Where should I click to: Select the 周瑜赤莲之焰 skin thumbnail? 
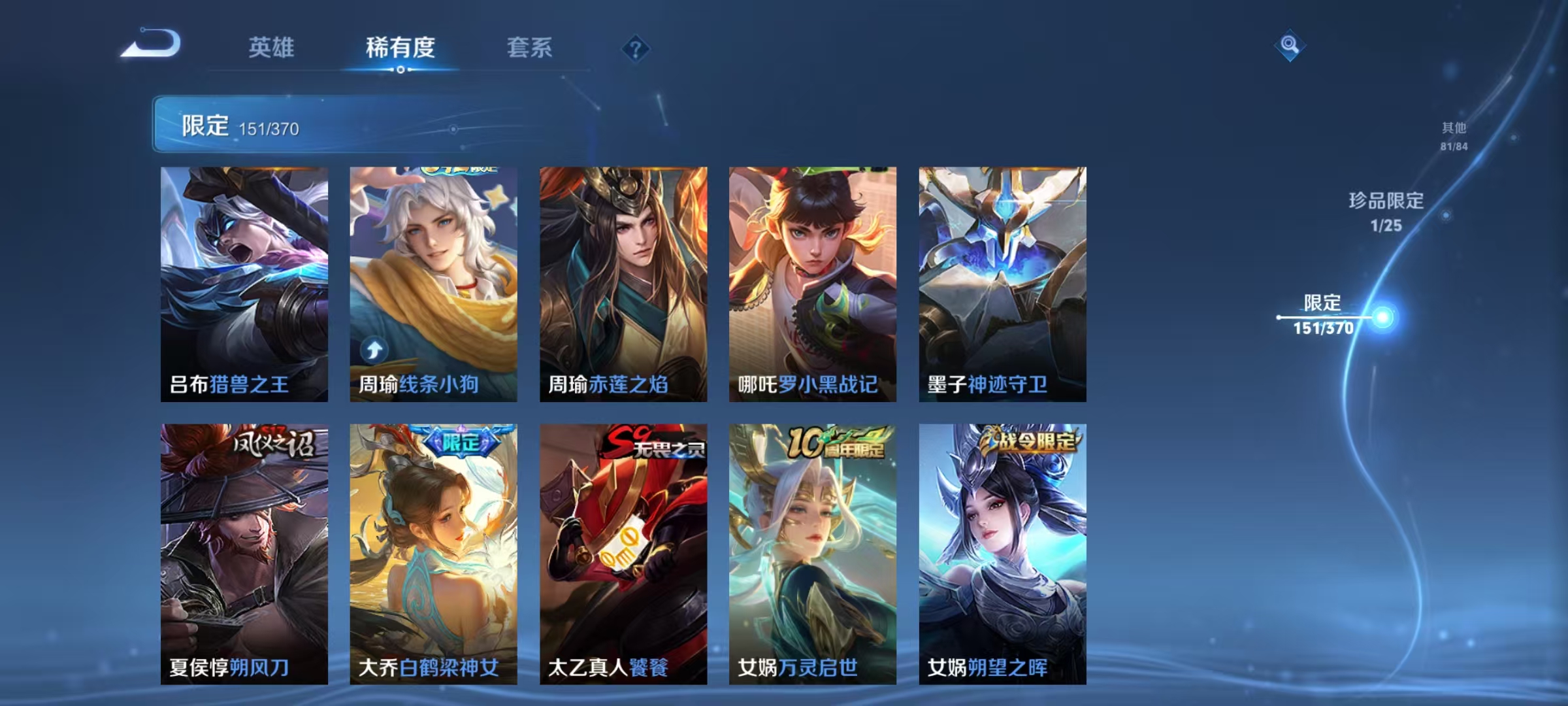click(x=623, y=275)
